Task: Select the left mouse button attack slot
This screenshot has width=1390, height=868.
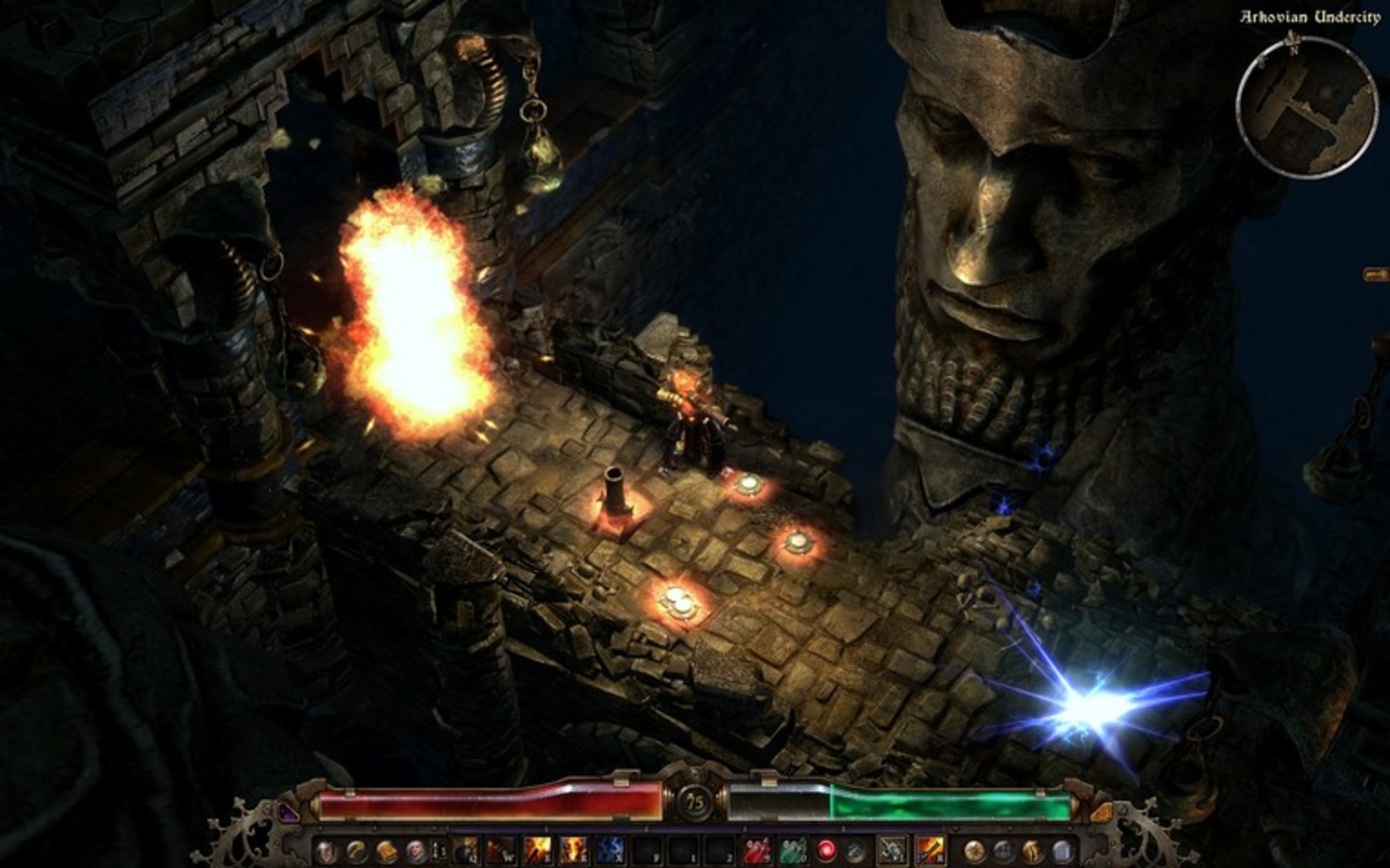Action: click(x=891, y=850)
